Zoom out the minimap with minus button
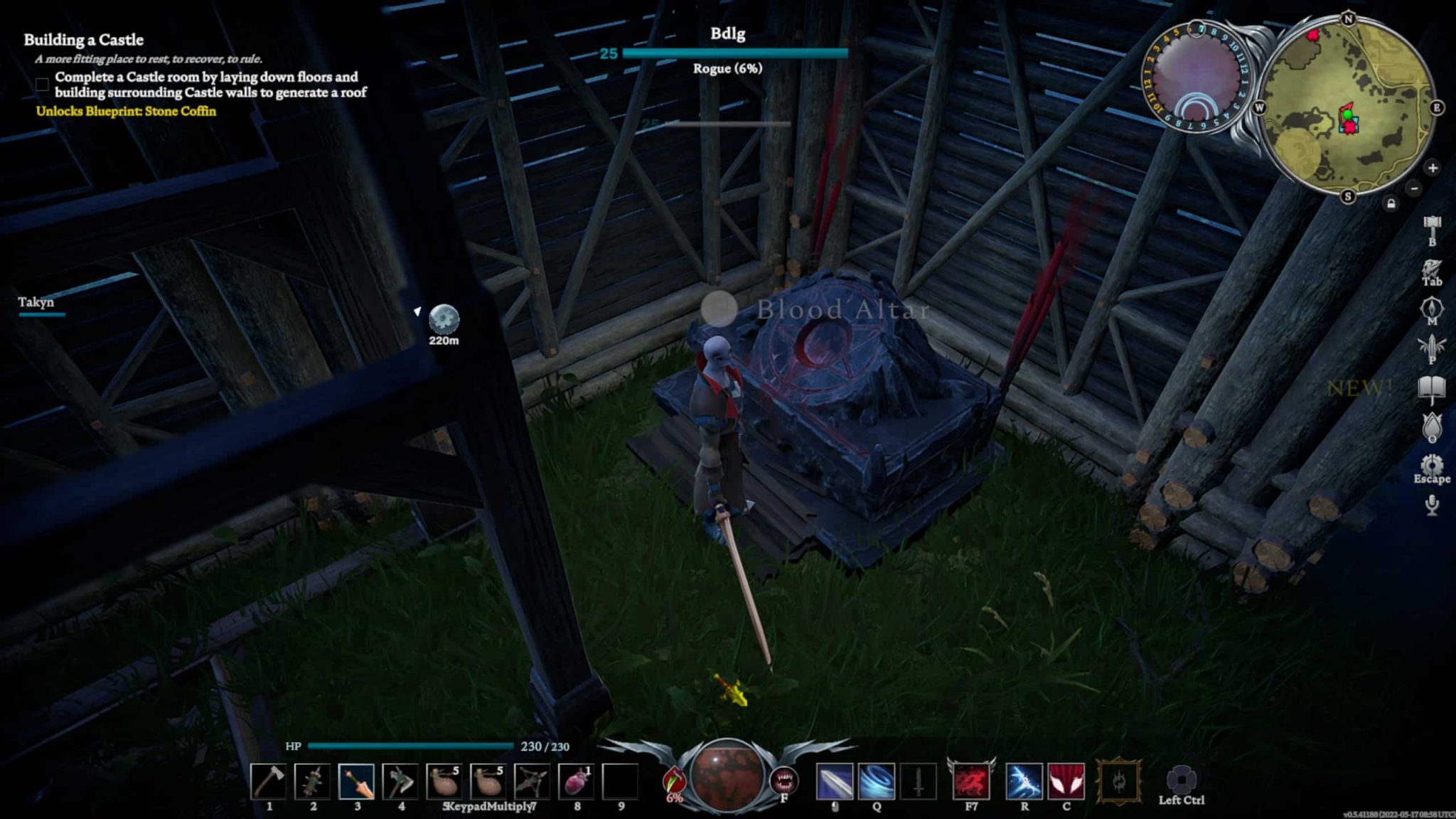Image resolution: width=1456 pixels, height=819 pixels. click(1414, 188)
